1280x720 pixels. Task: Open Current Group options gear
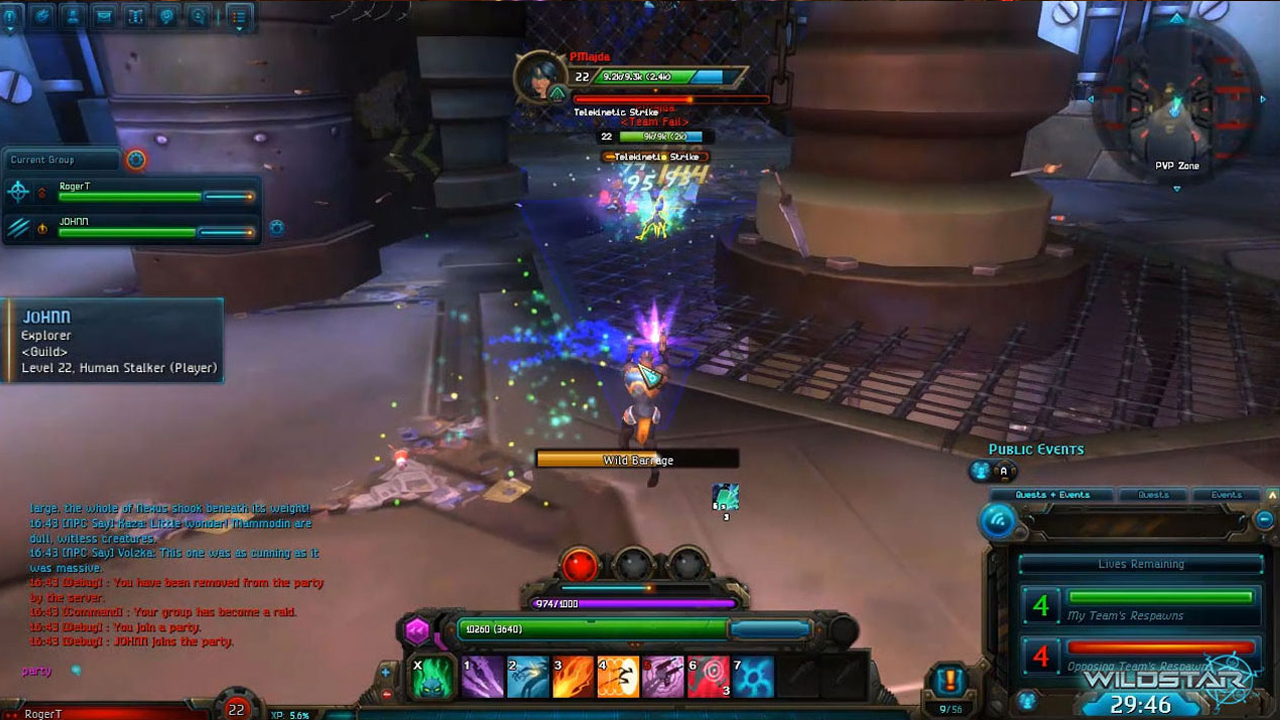[x=136, y=159]
